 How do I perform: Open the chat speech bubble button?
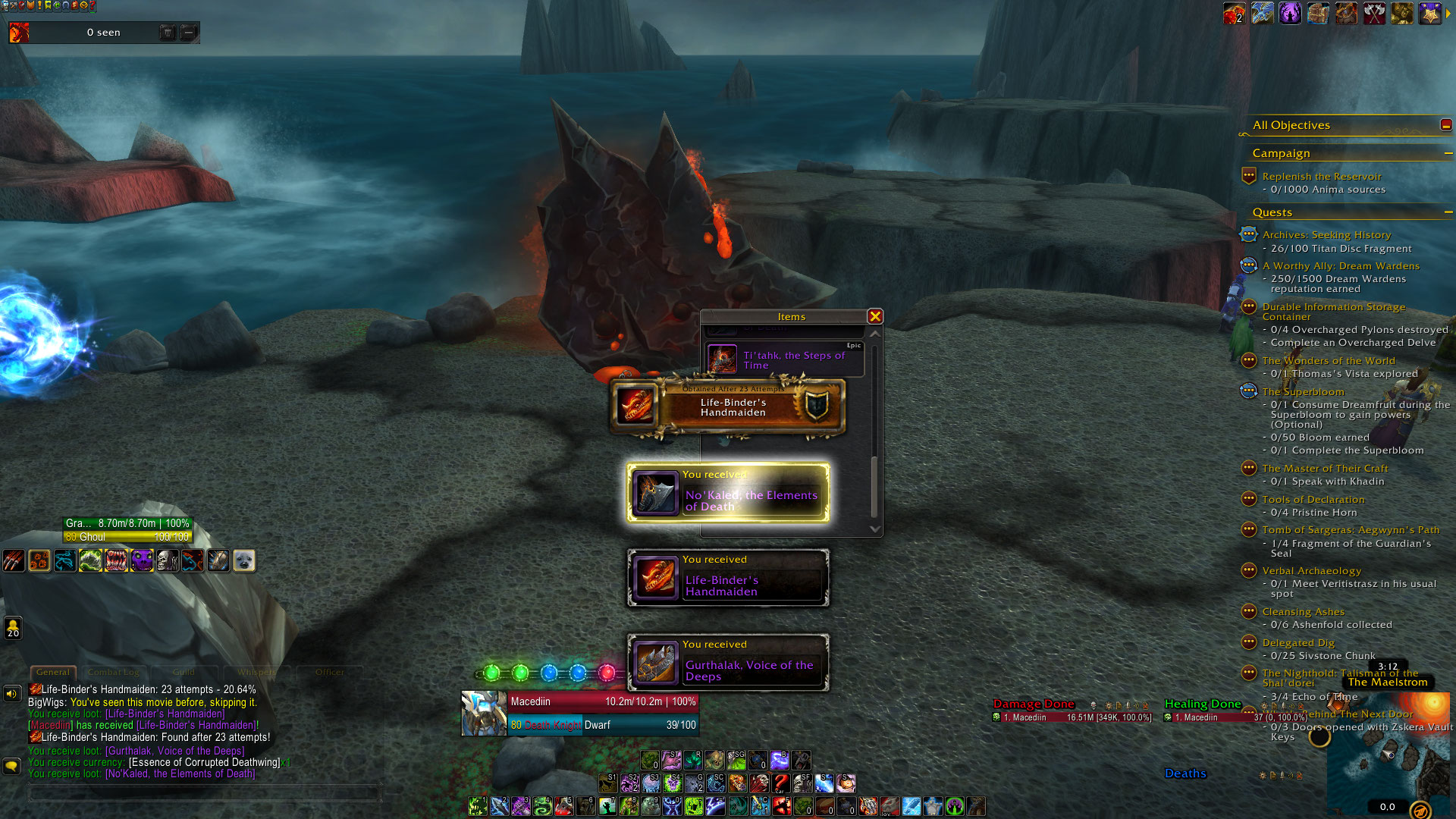pos(11,767)
